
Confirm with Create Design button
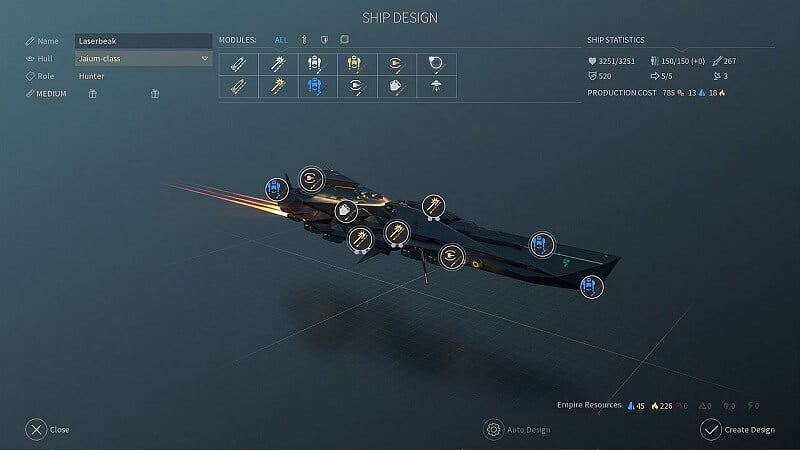pyautogui.click(x=738, y=430)
